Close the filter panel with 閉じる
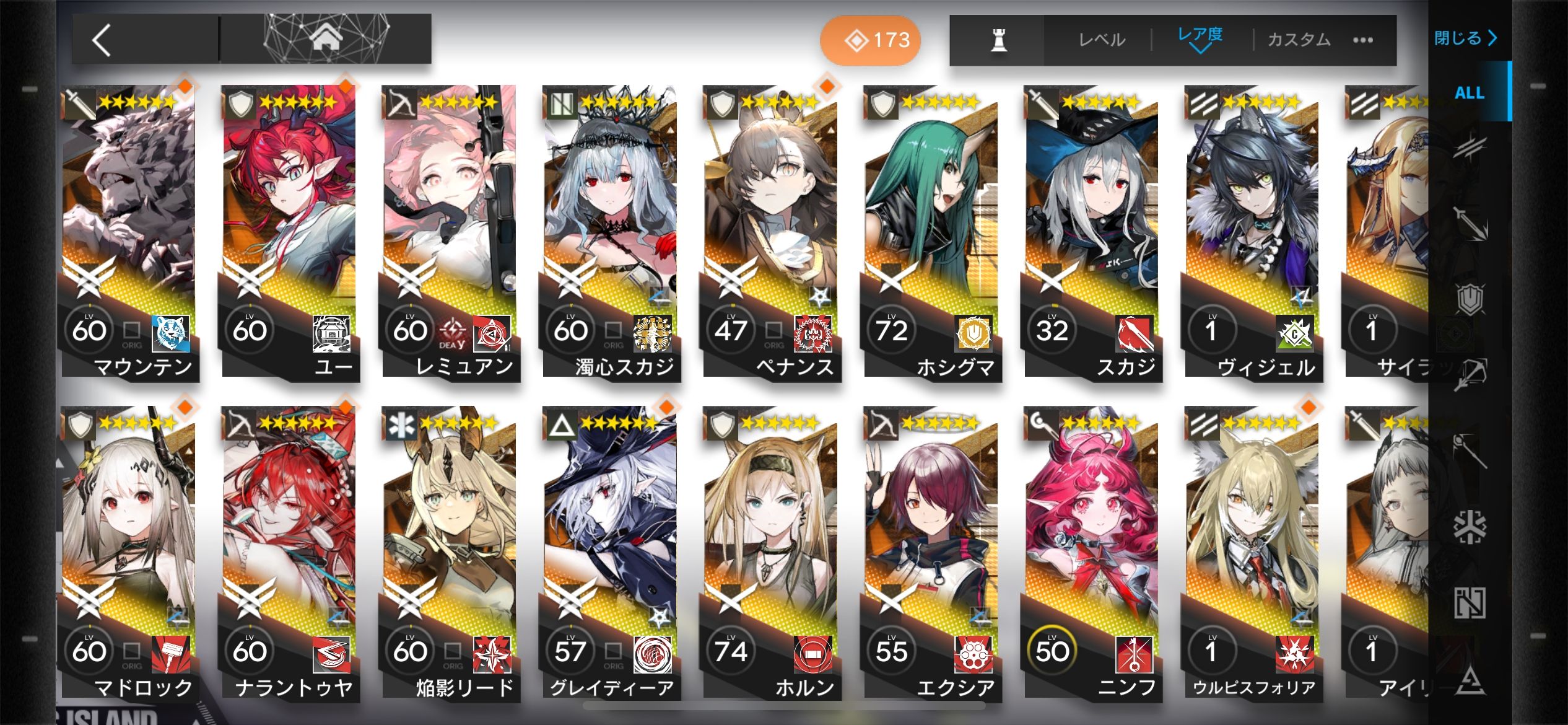This screenshot has width=1568, height=725. [x=1465, y=38]
